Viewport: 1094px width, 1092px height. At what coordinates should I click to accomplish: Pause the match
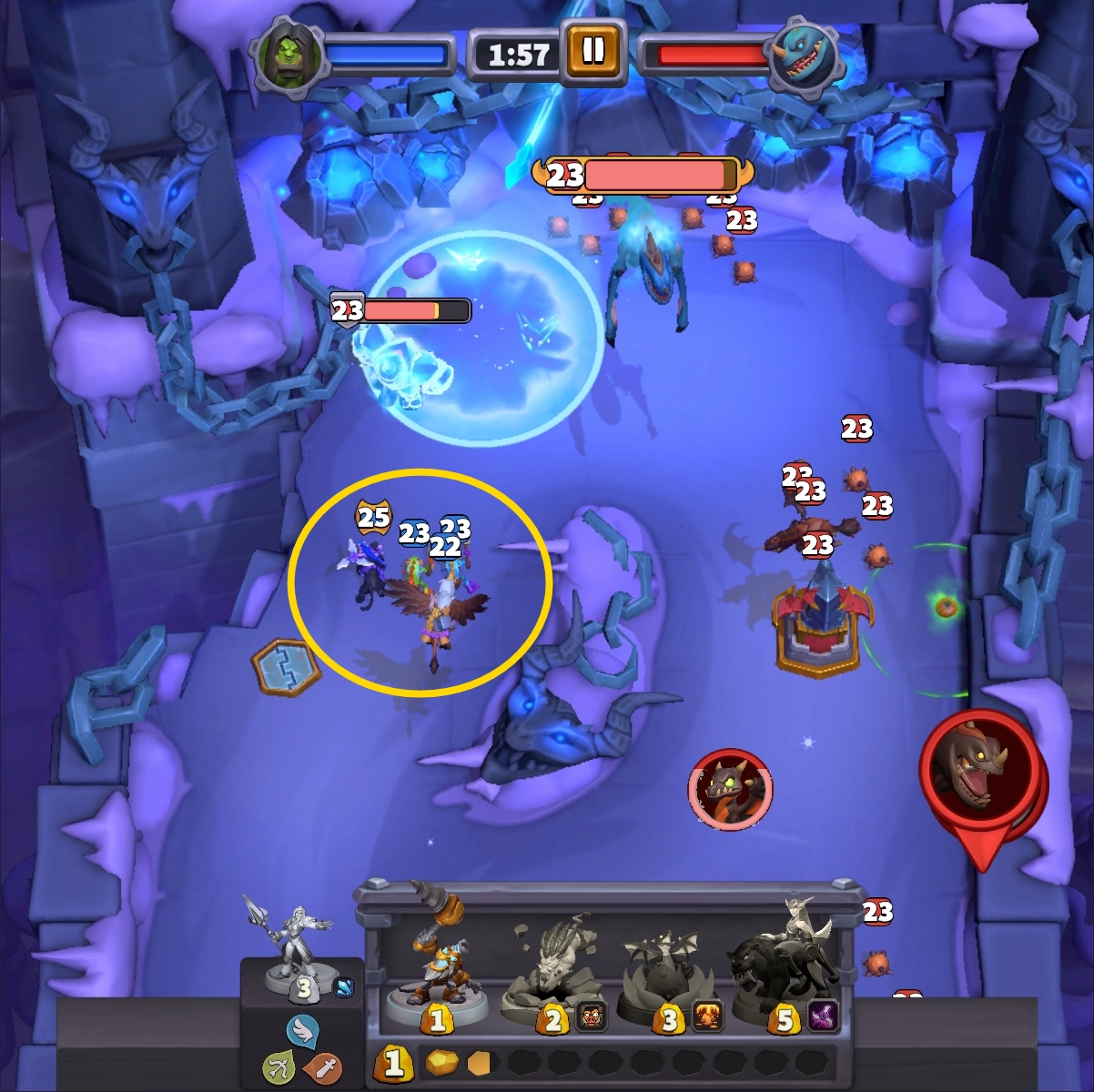pos(593,52)
